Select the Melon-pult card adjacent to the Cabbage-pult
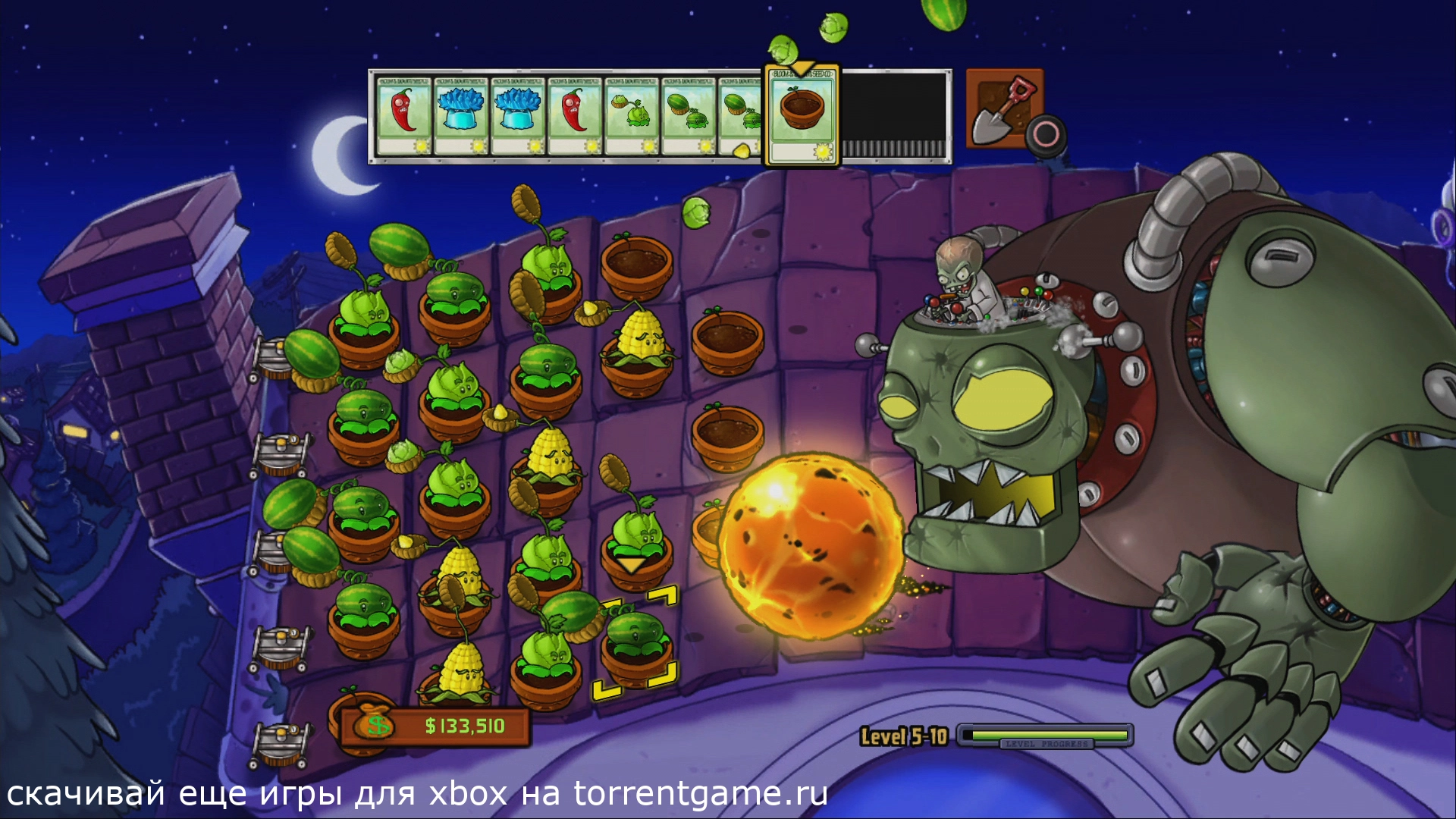 click(689, 115)
